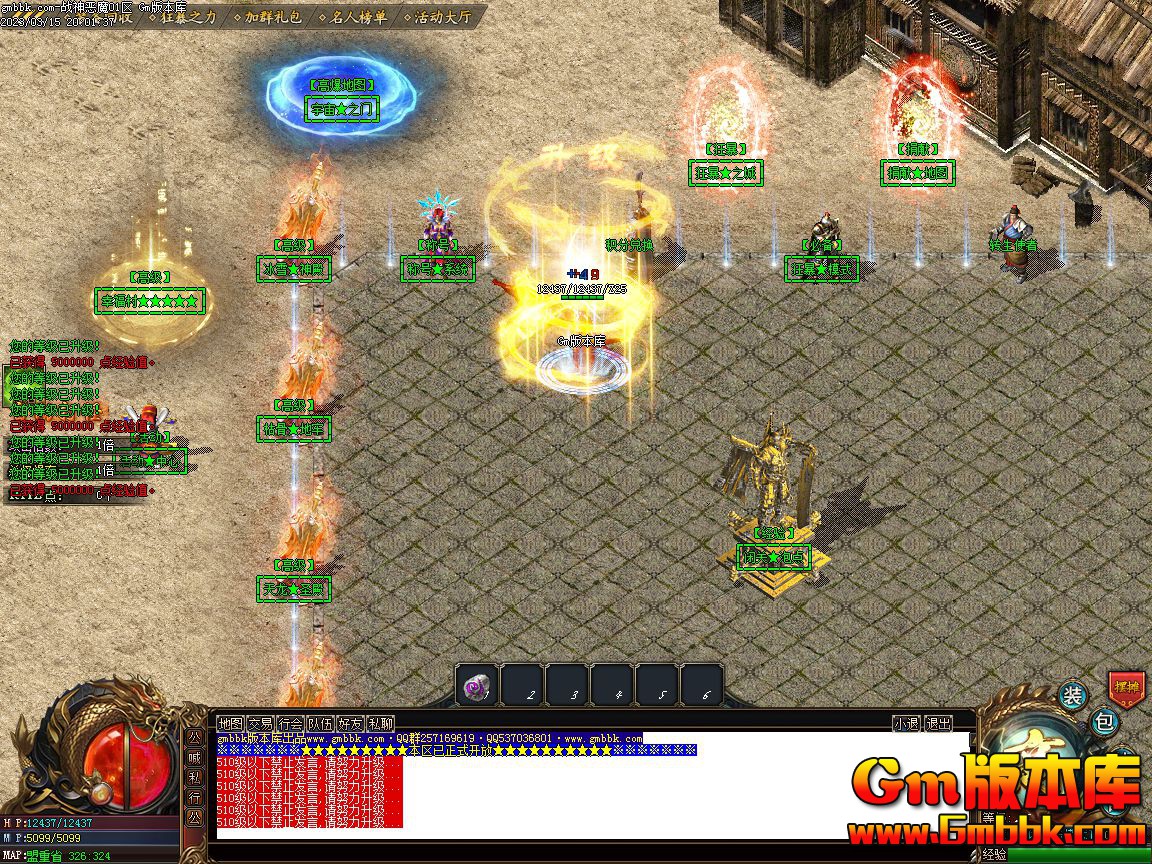Open the 包 bag inventory
This screenshot has height=864, width=1152.
(1102, 720)
